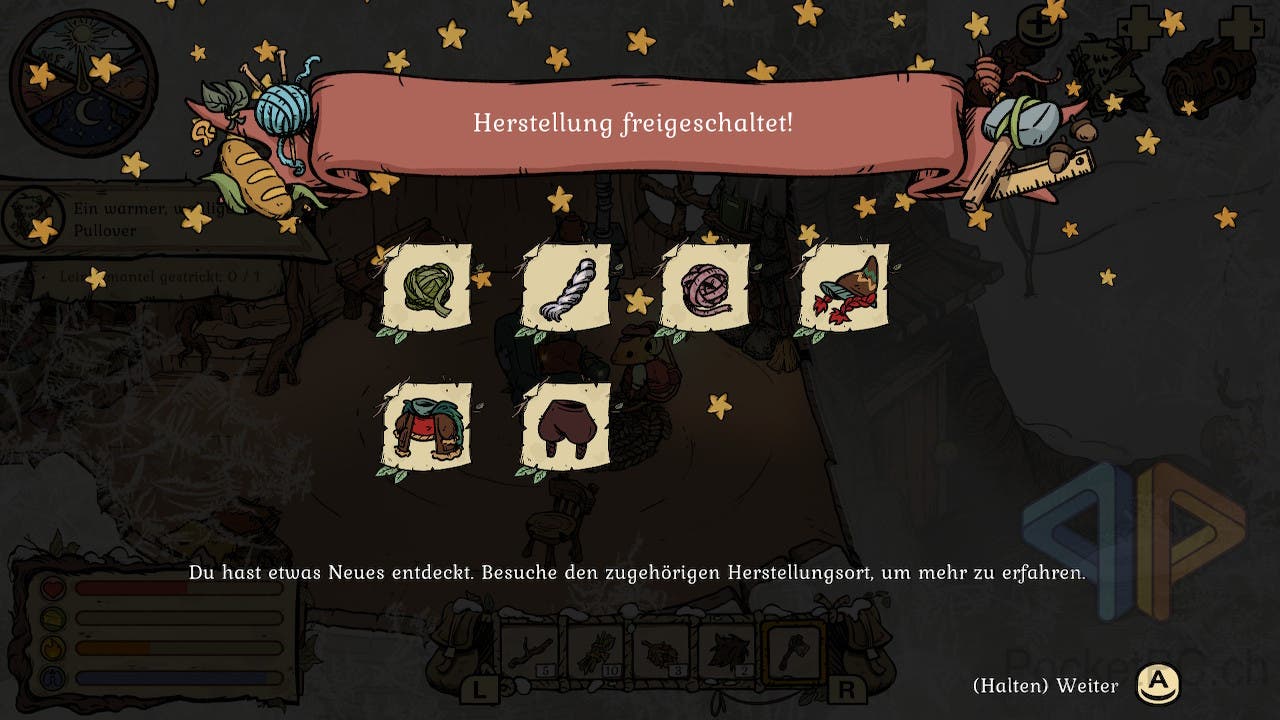The width and height of the screenshot is (1280, 720).
Task: Choose the bundle of sticks hotbar slot
Action: [597, 650]
